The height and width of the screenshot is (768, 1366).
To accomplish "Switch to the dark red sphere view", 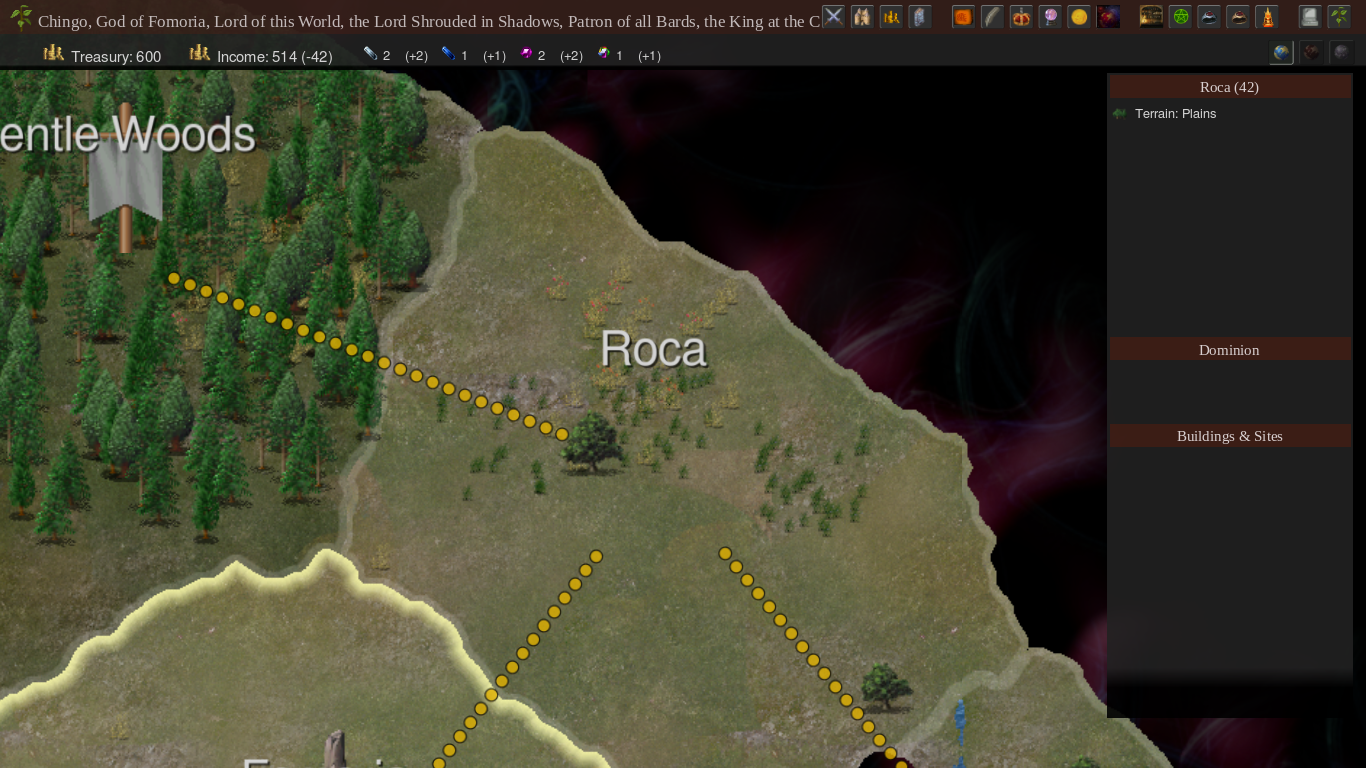I will (1310, 52).
